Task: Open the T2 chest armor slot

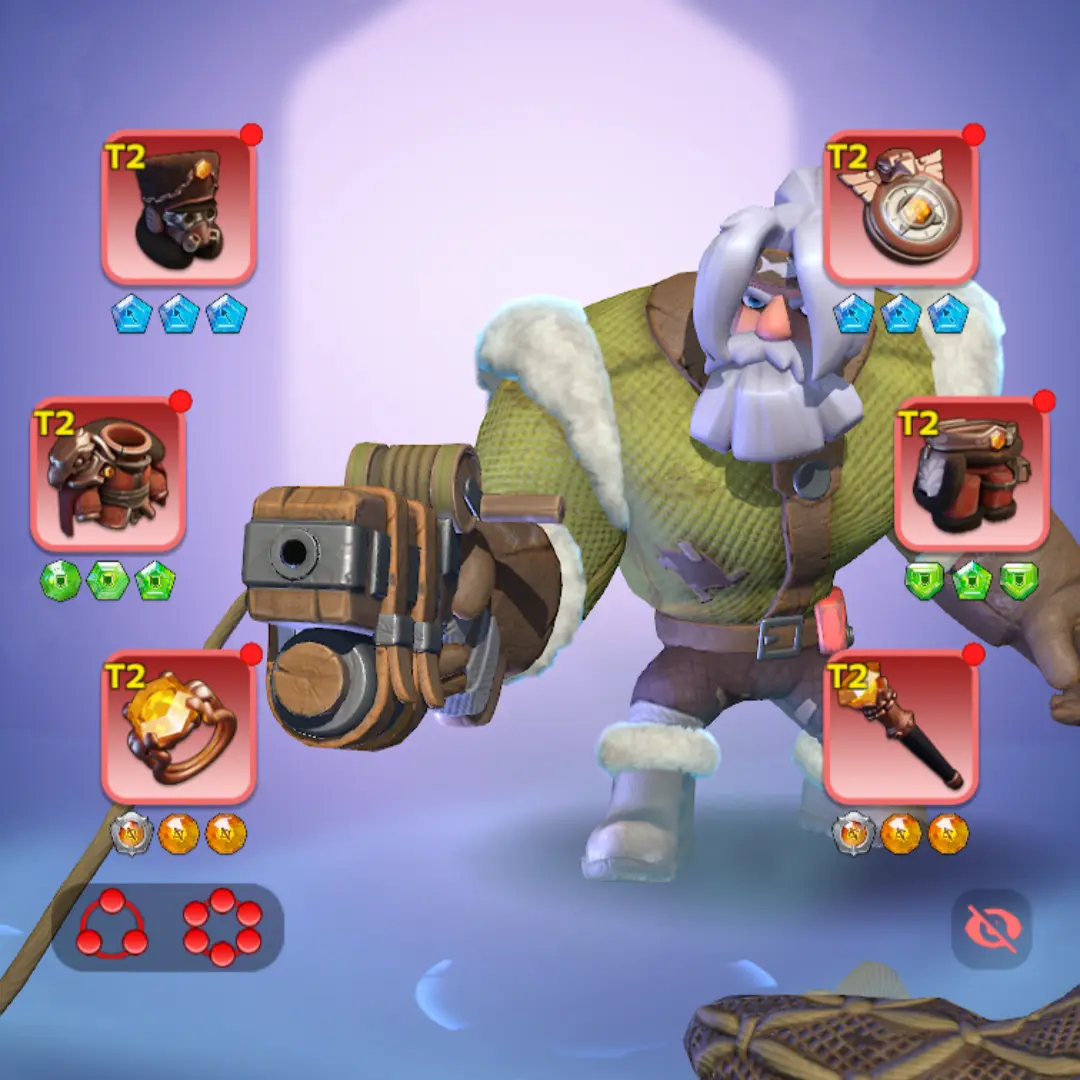Action: tap(108, 474)
